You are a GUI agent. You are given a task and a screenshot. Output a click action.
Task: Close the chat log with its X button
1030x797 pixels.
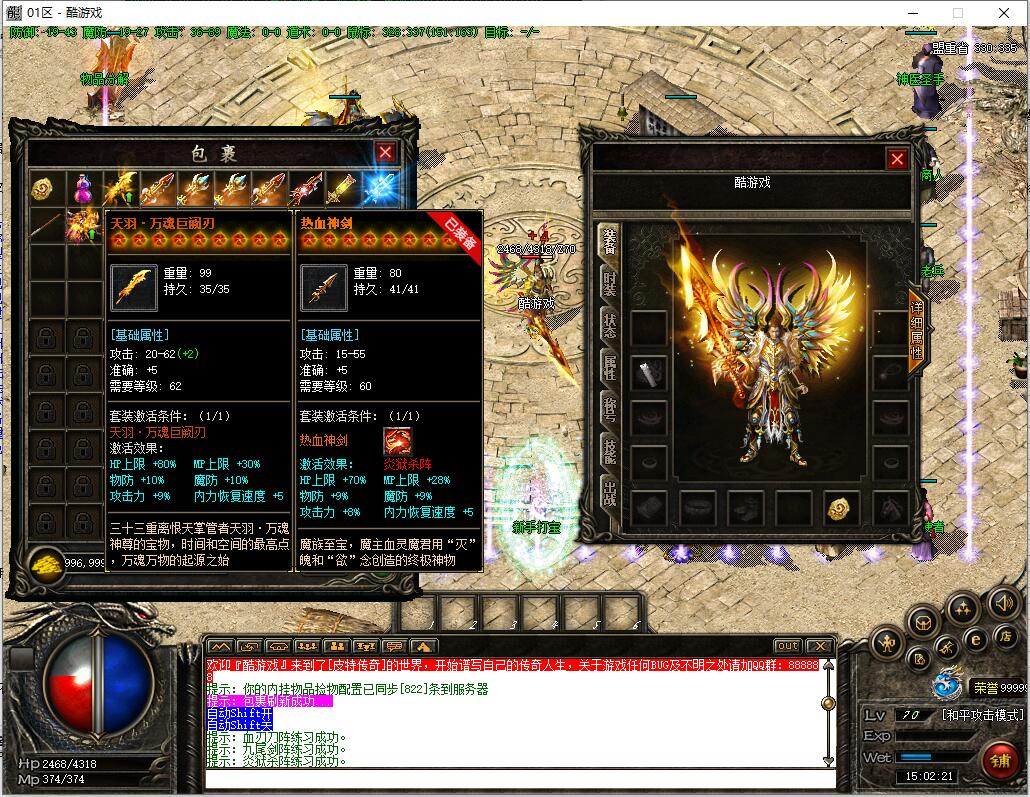(820, 646)
